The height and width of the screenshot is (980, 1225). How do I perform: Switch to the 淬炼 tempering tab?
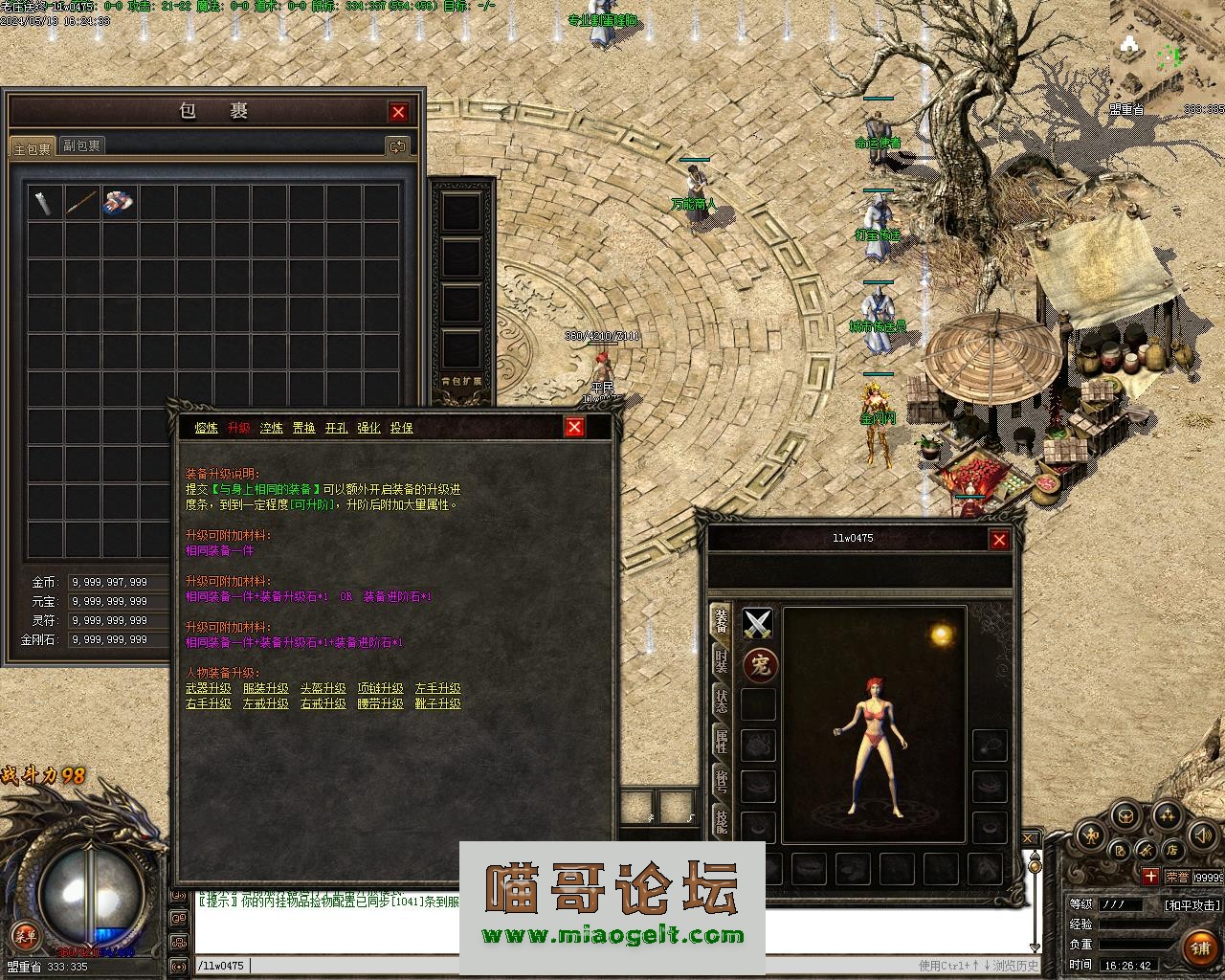[272, 428]
